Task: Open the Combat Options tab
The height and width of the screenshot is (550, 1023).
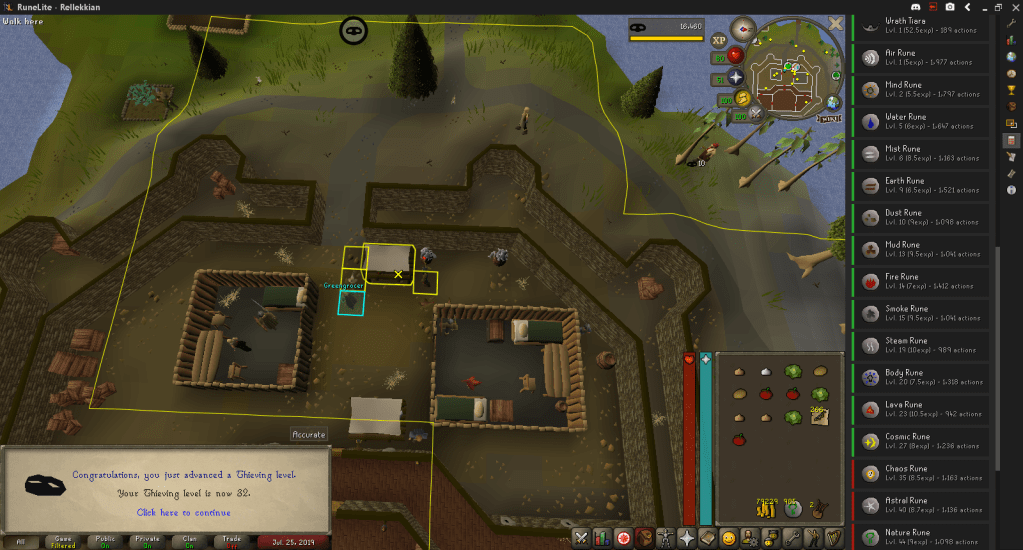Action: coord(580,539)
